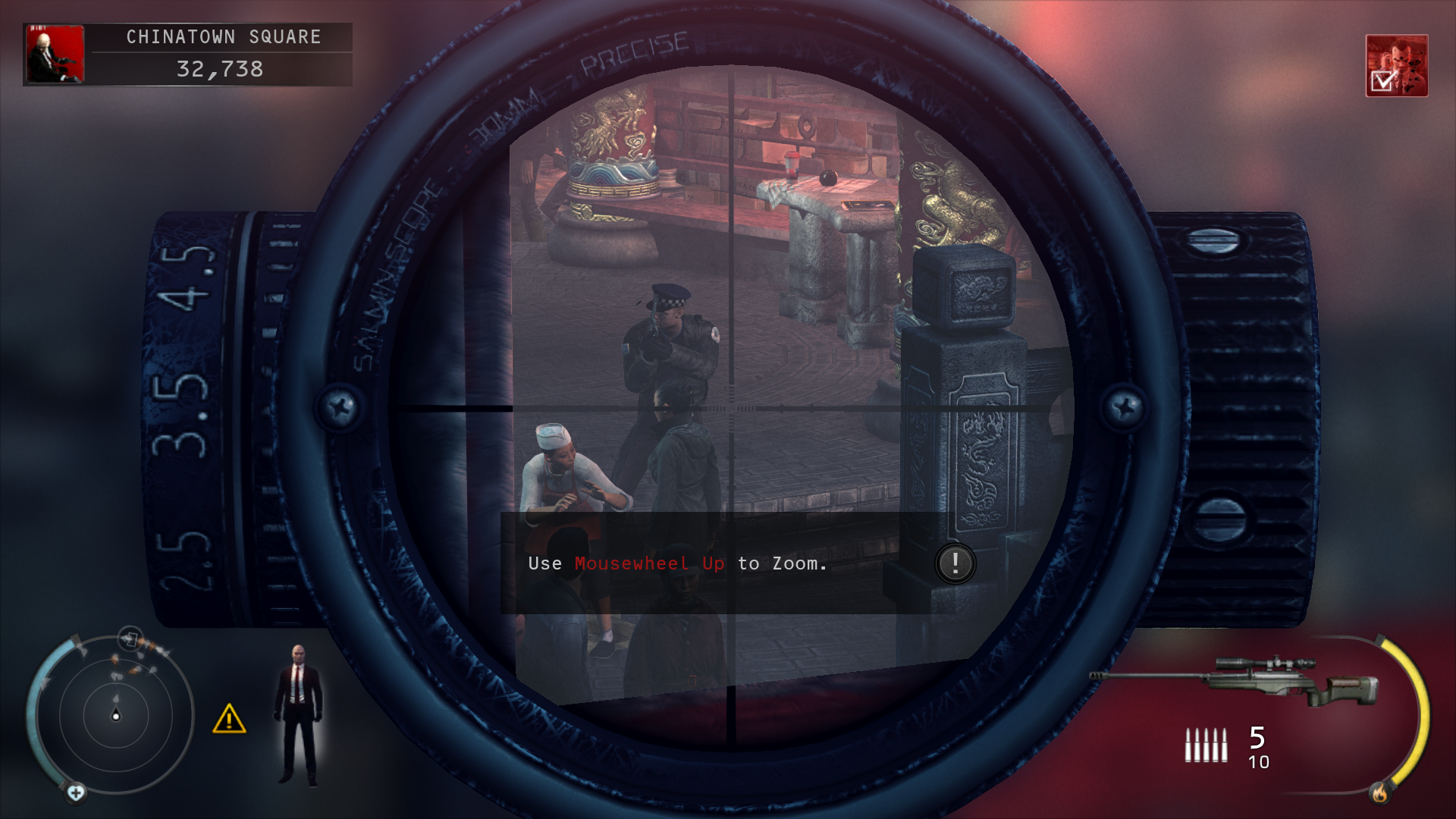This screenshot has height=819, width=1456.
Task: Click the Agent 47 score portrait
Action: (x=55, y=54)
